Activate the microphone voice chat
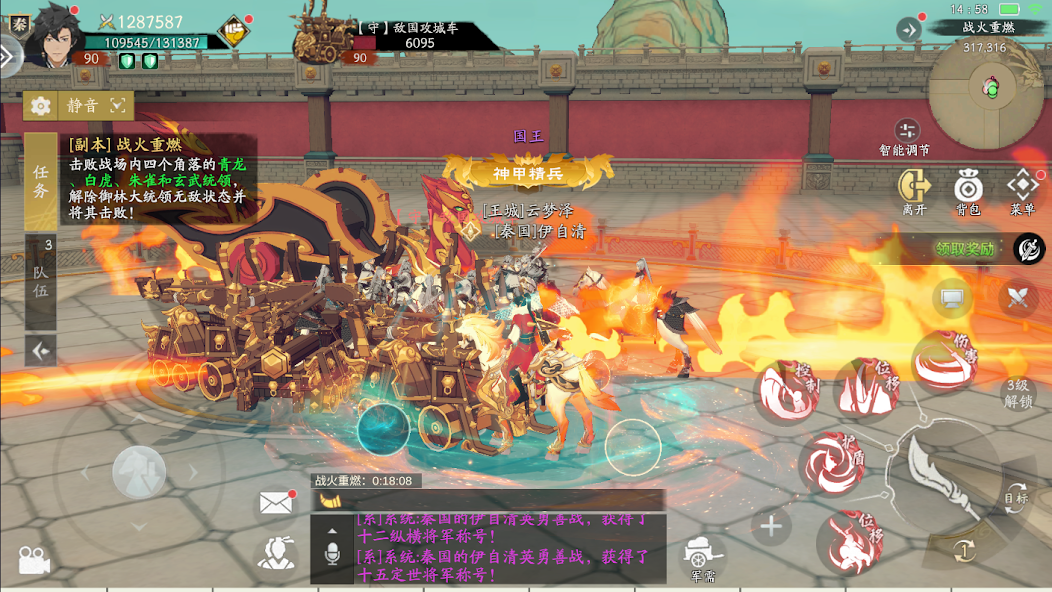 coord(331,553)
